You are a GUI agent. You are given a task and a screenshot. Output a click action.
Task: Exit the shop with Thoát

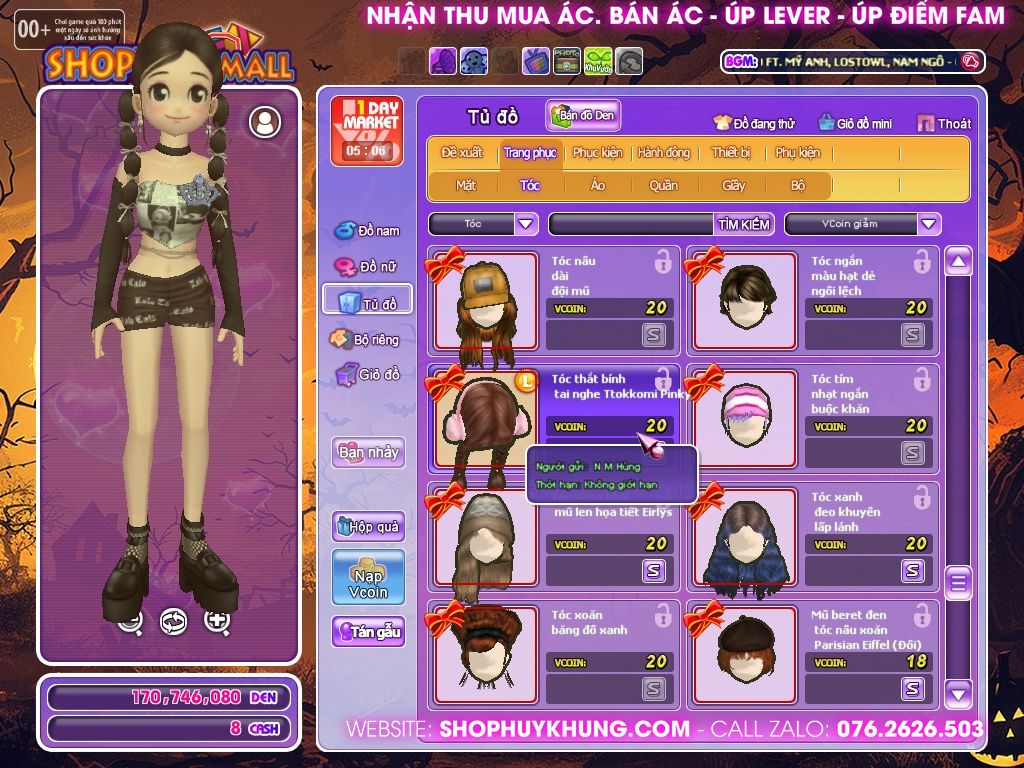944,124
